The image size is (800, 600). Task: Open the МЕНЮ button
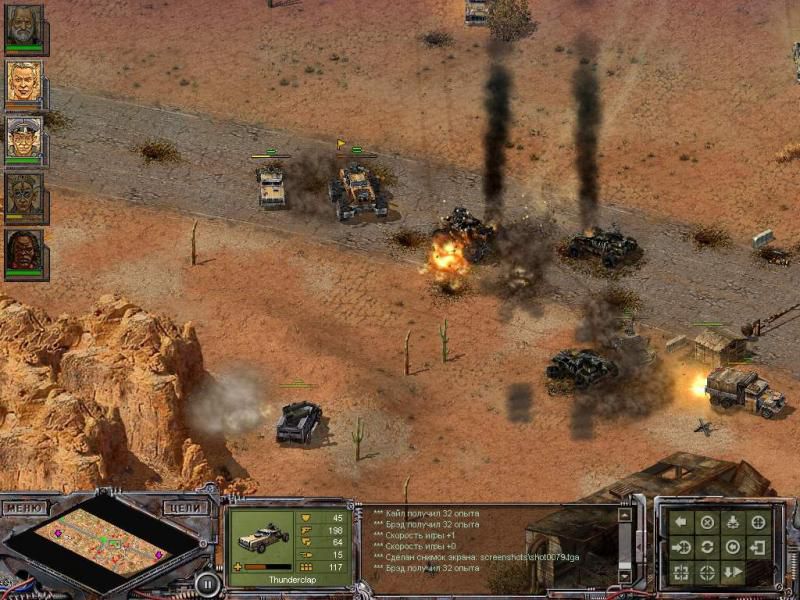click(x=24, y=508)
